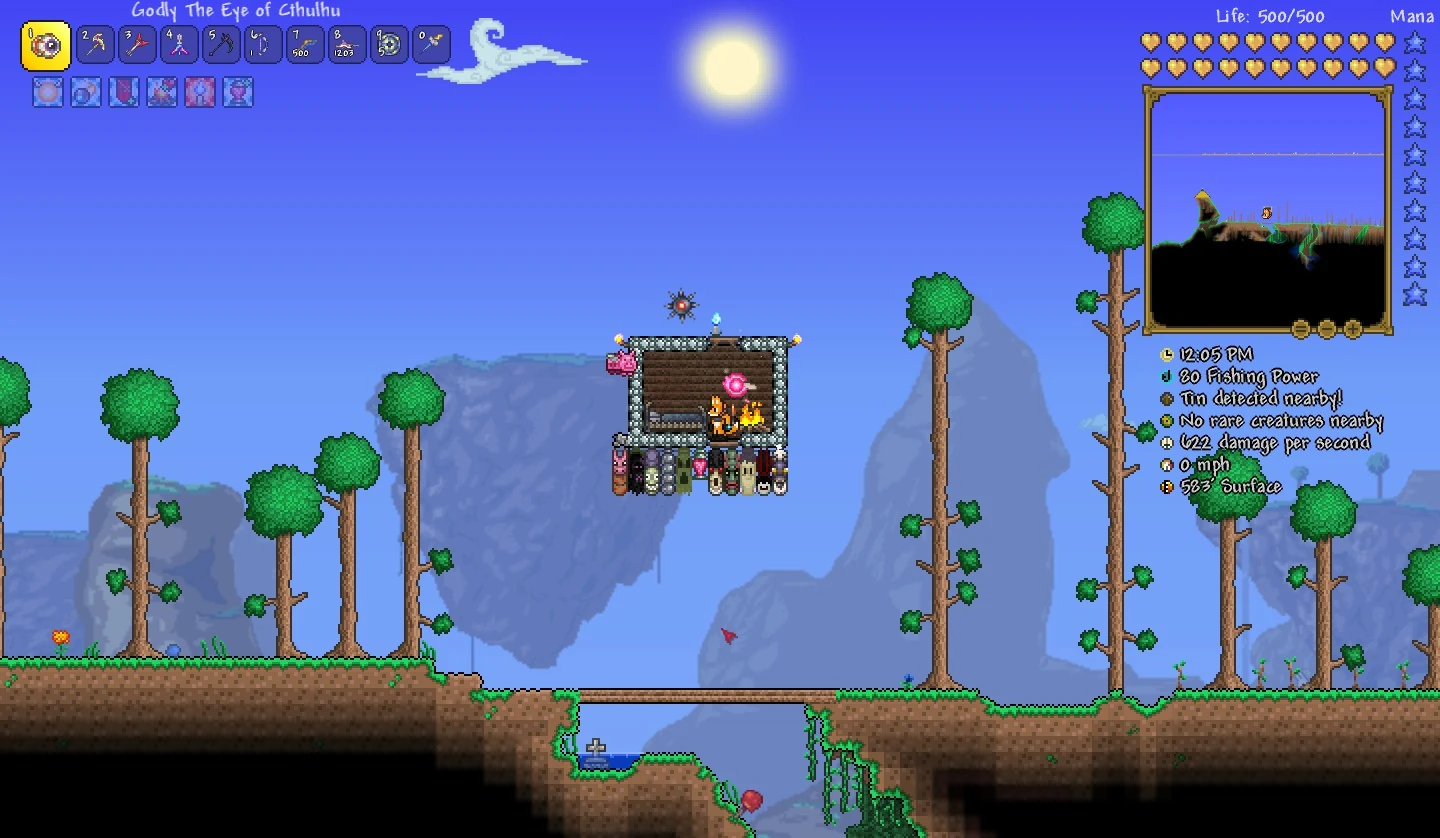Select the staff in hotbar slot 0

click(431, 45)
